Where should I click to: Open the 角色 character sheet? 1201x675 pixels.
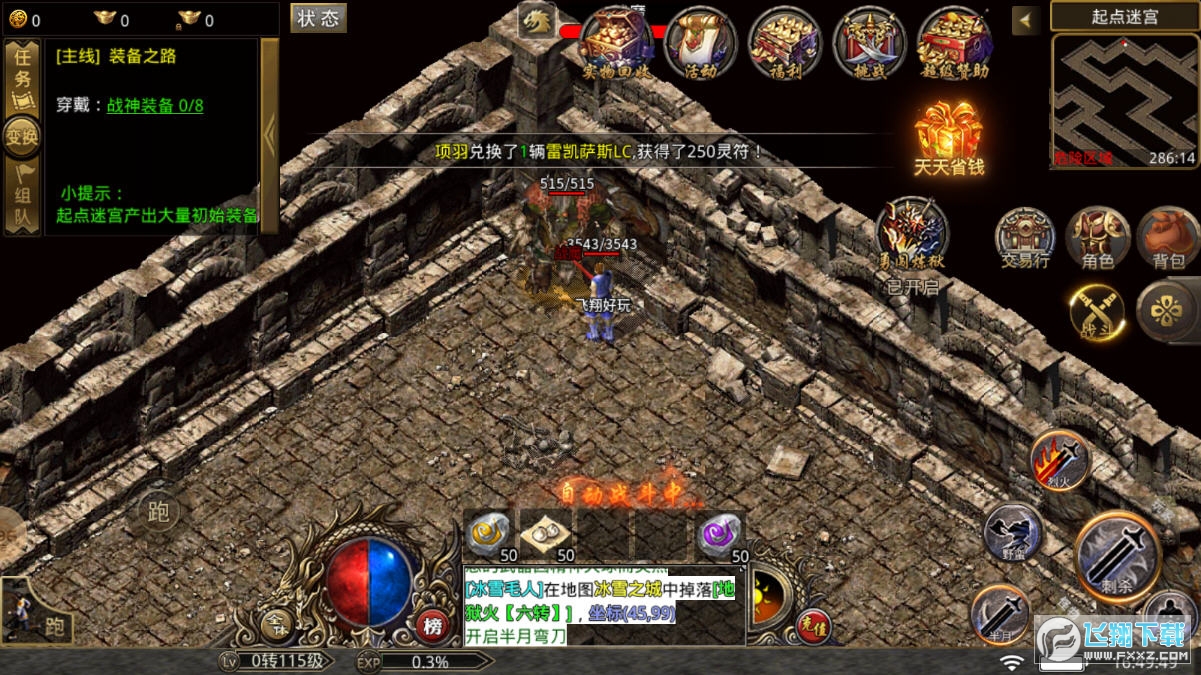click(1097, 236)
